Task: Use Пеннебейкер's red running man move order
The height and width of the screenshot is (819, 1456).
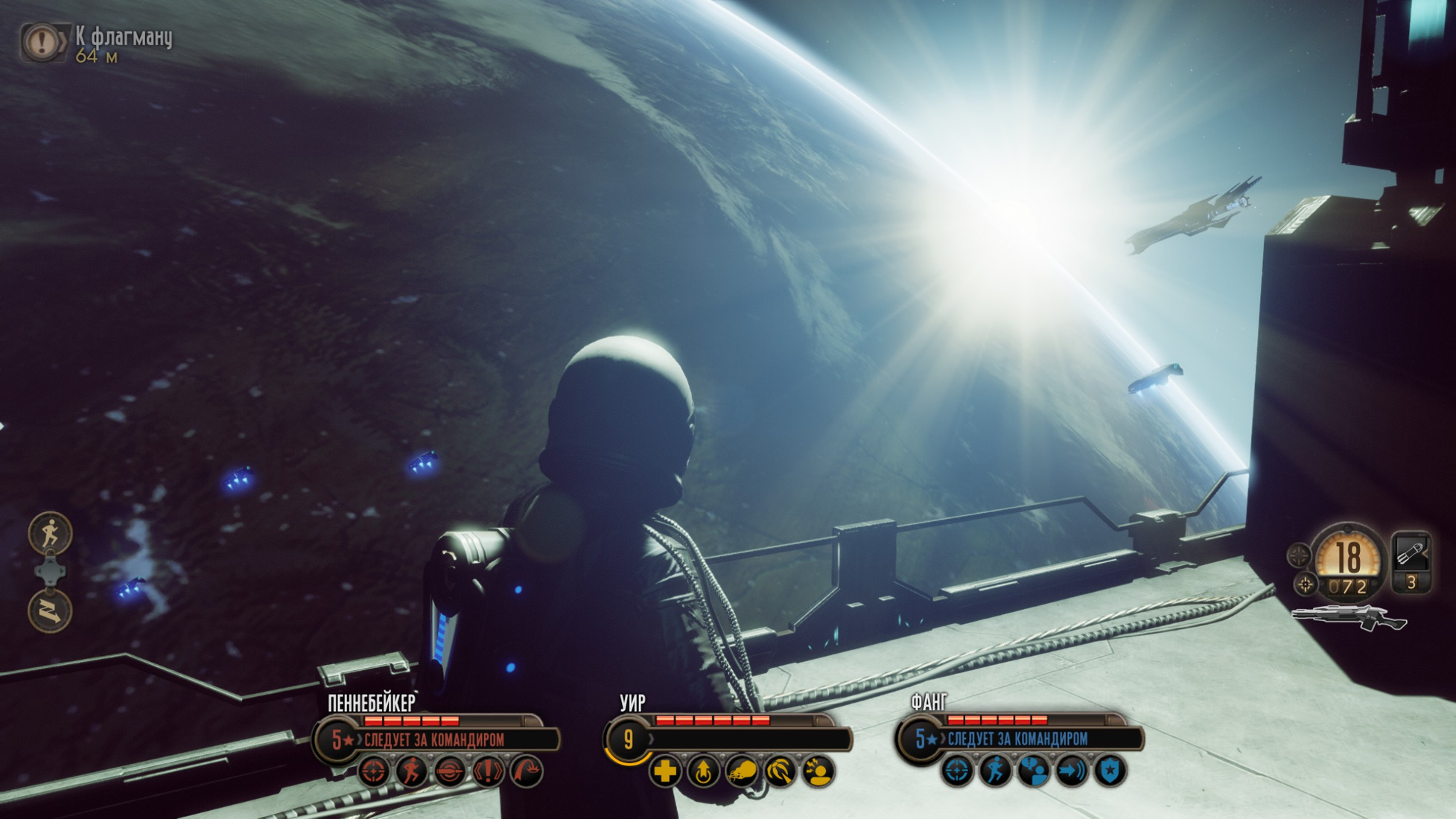Action: coord(412,771)
